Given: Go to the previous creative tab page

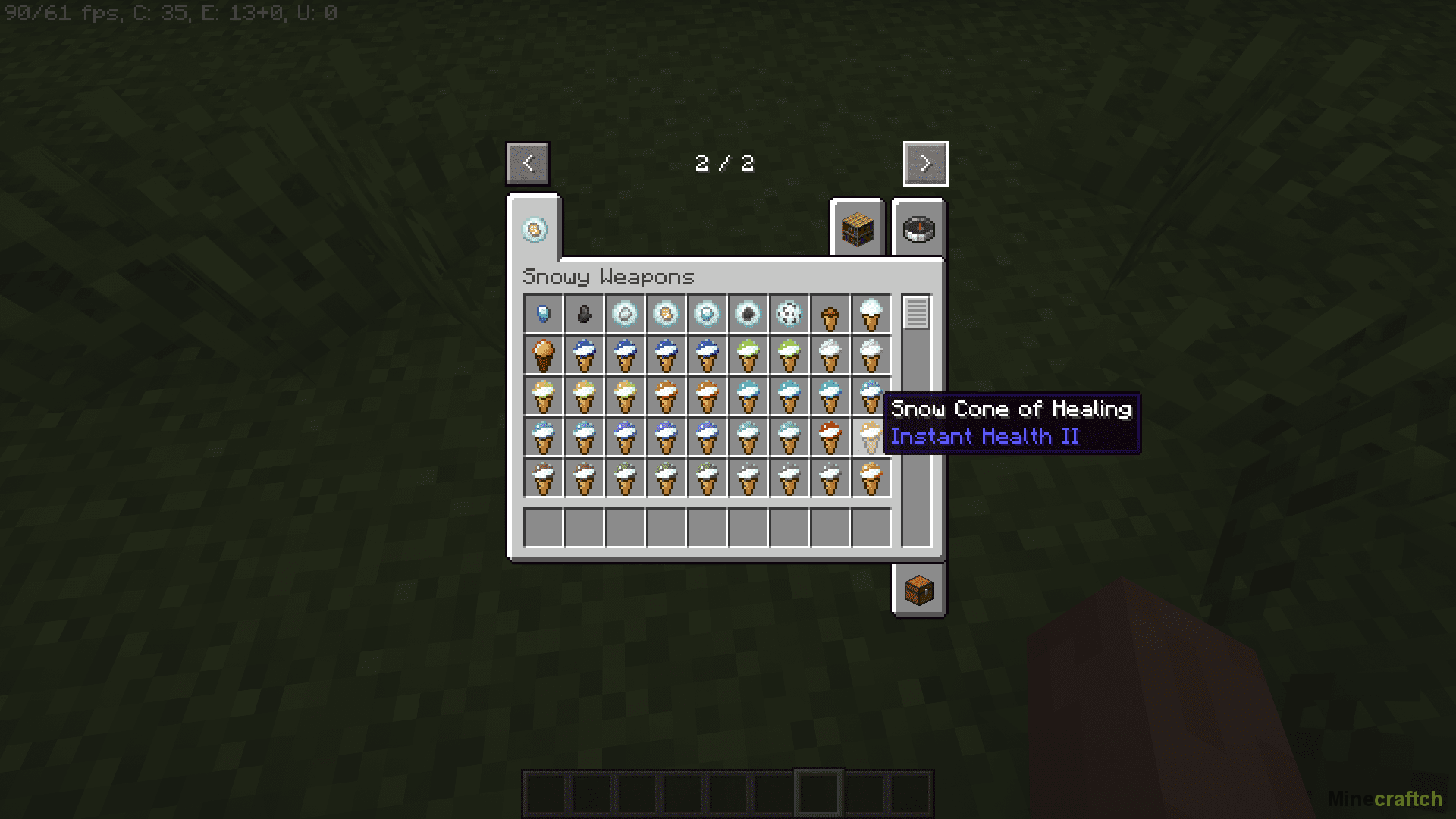Looking at the screenshot, I should [x=528, y=163].
